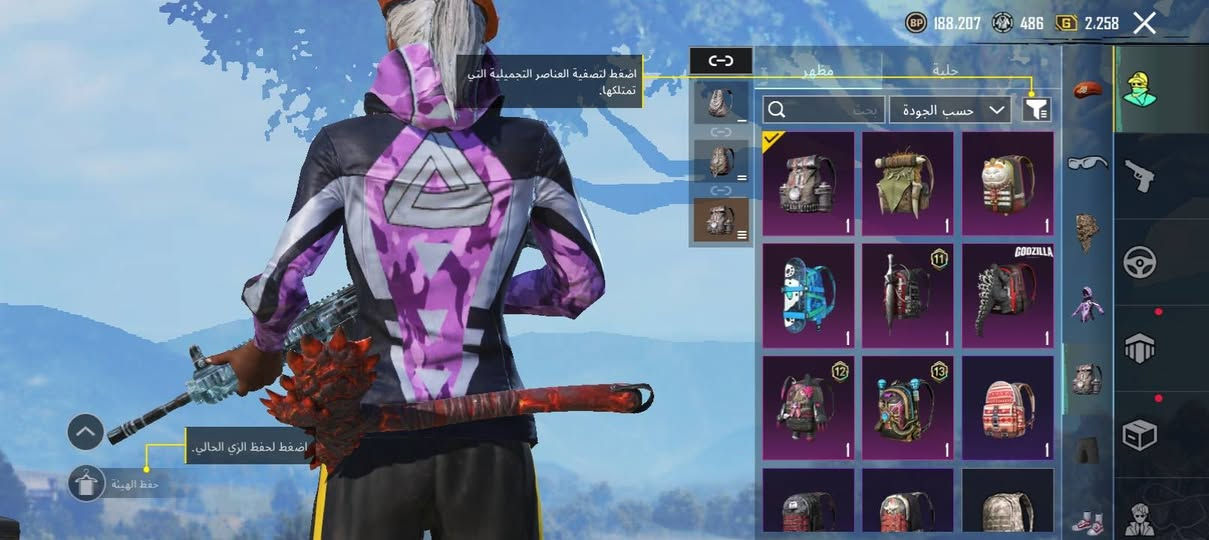Expand the up-arrow circle button
Viewport: 1209px width, 540px height.
(86, 432)
